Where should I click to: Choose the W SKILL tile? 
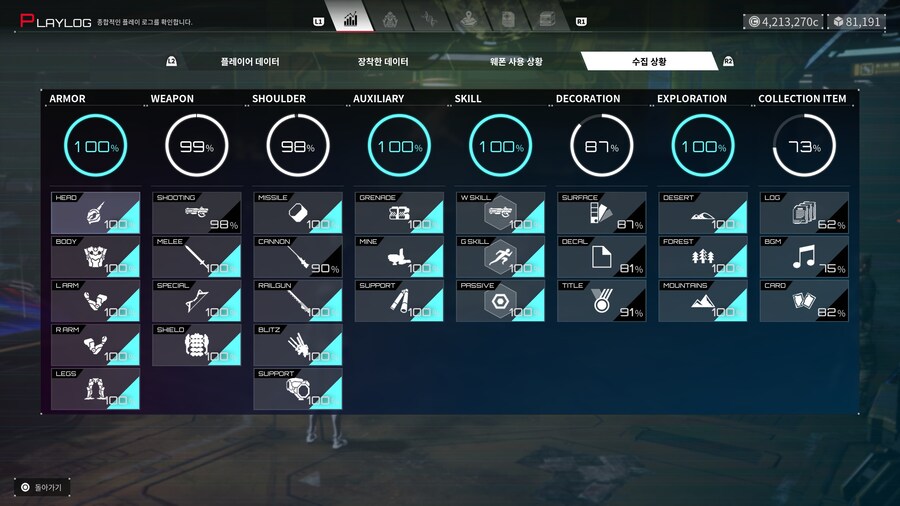click(x=500, y=213)
